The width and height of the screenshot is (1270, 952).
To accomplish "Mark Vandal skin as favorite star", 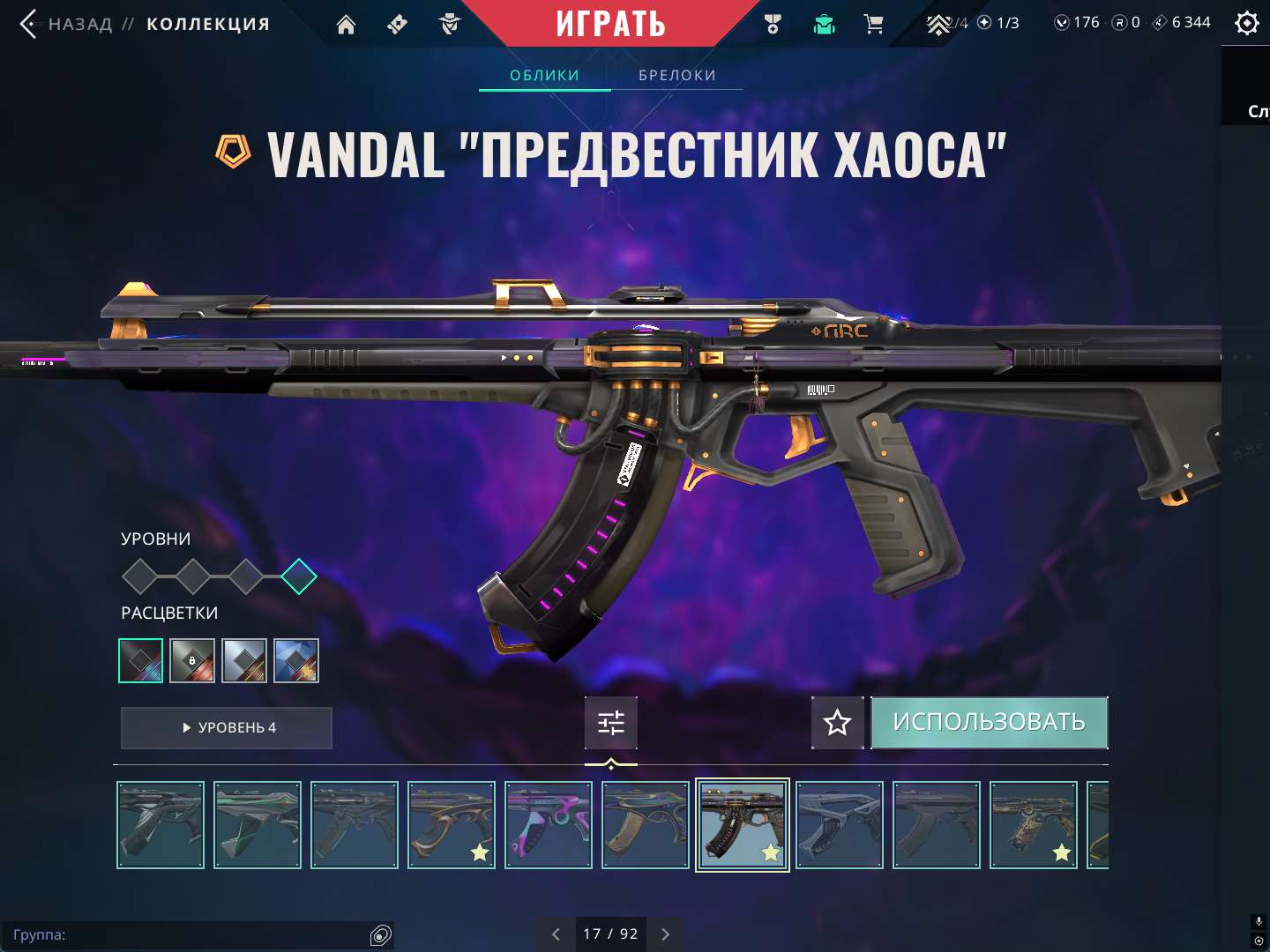I will point(836,722).
